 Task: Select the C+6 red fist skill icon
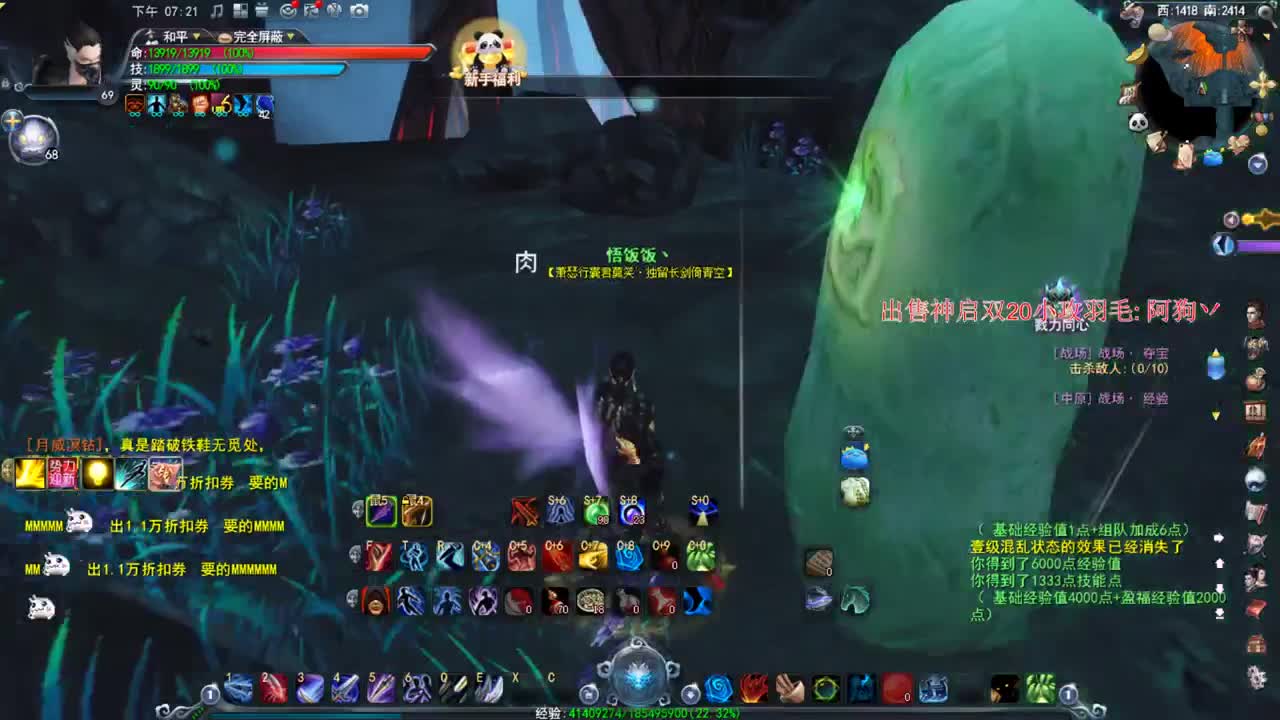558,557
